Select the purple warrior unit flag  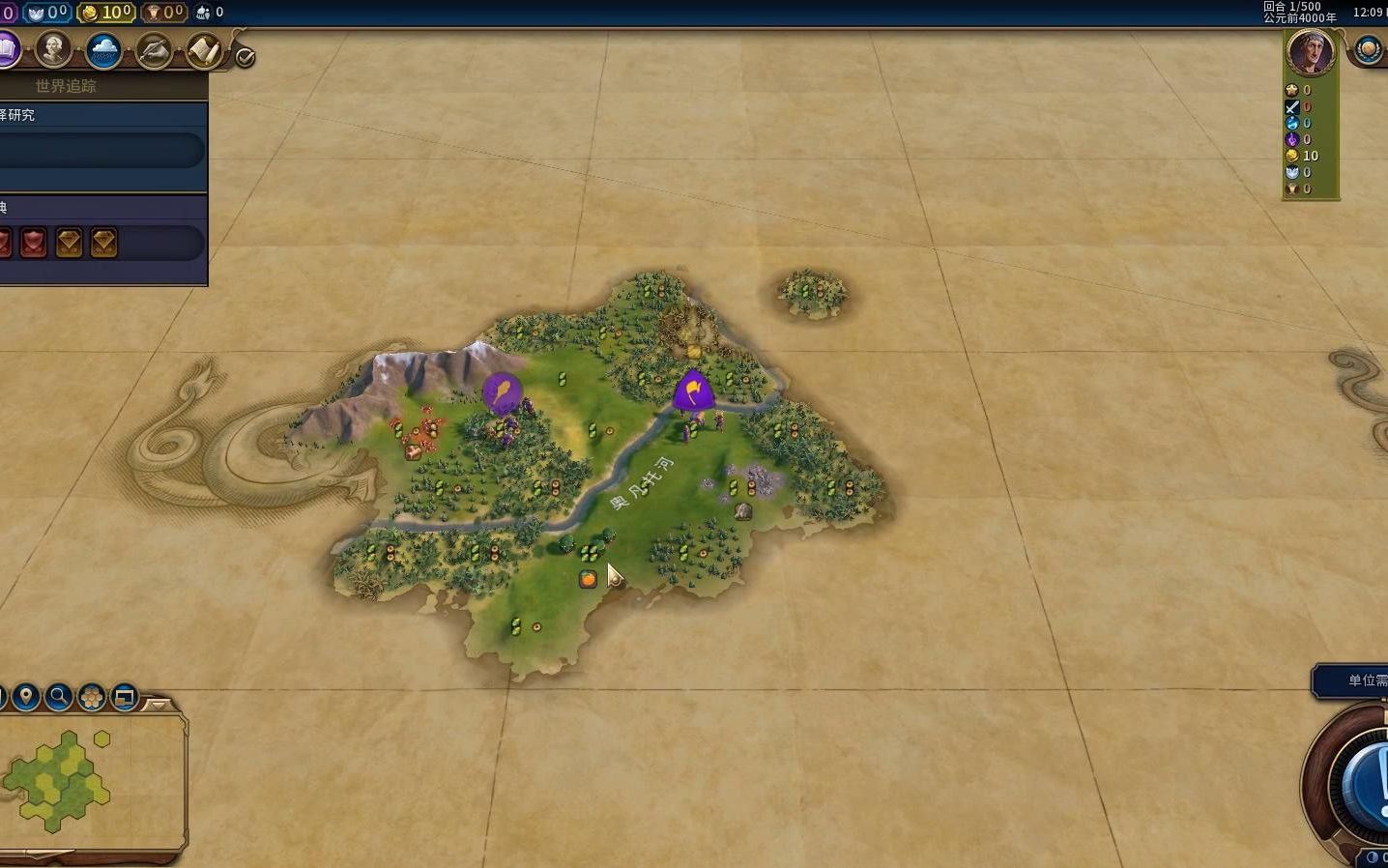coord(693,391)
